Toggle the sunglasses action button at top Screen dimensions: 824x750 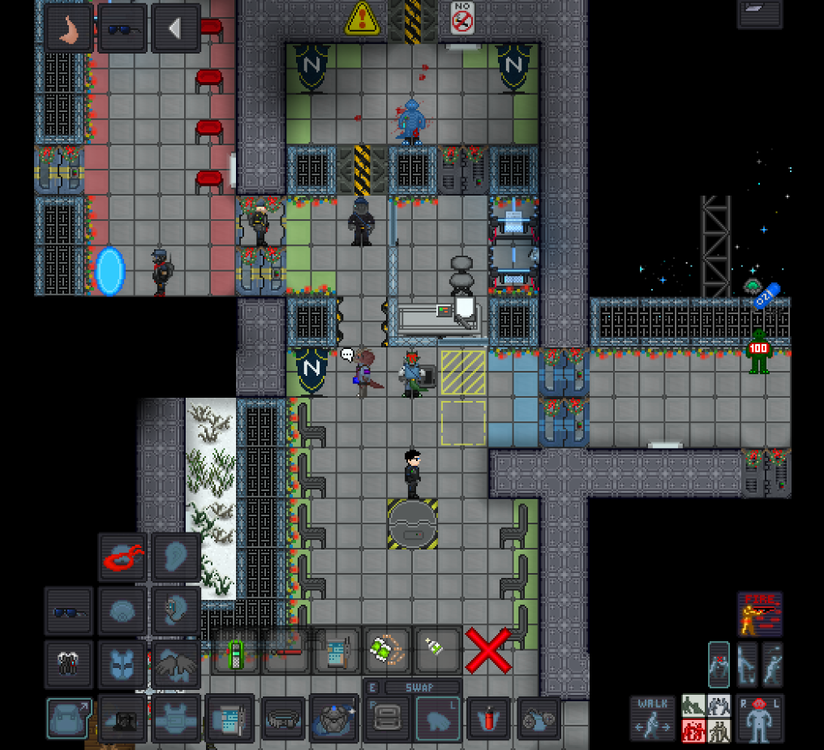122,28
